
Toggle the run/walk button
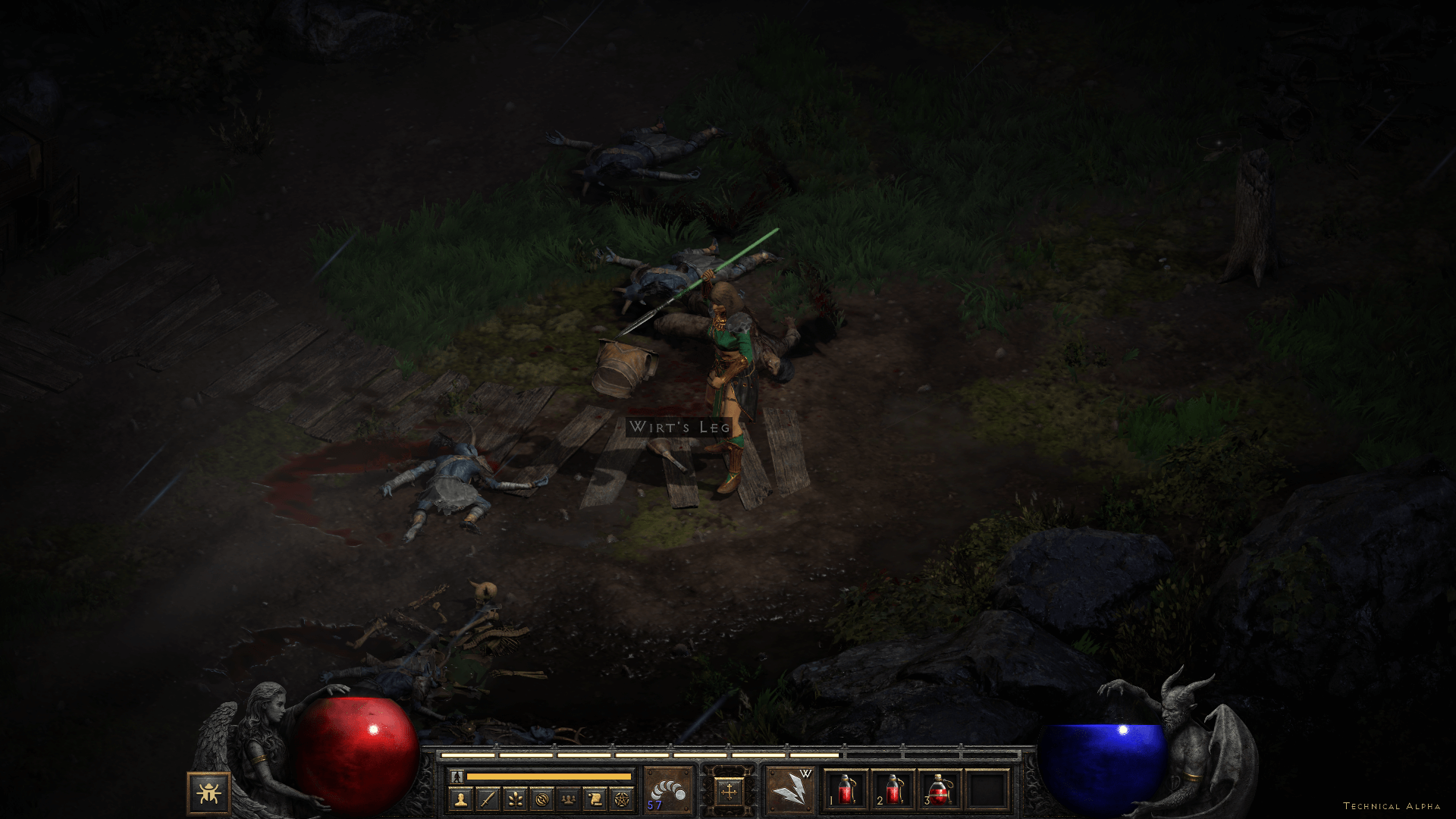(x=457, y=777)
